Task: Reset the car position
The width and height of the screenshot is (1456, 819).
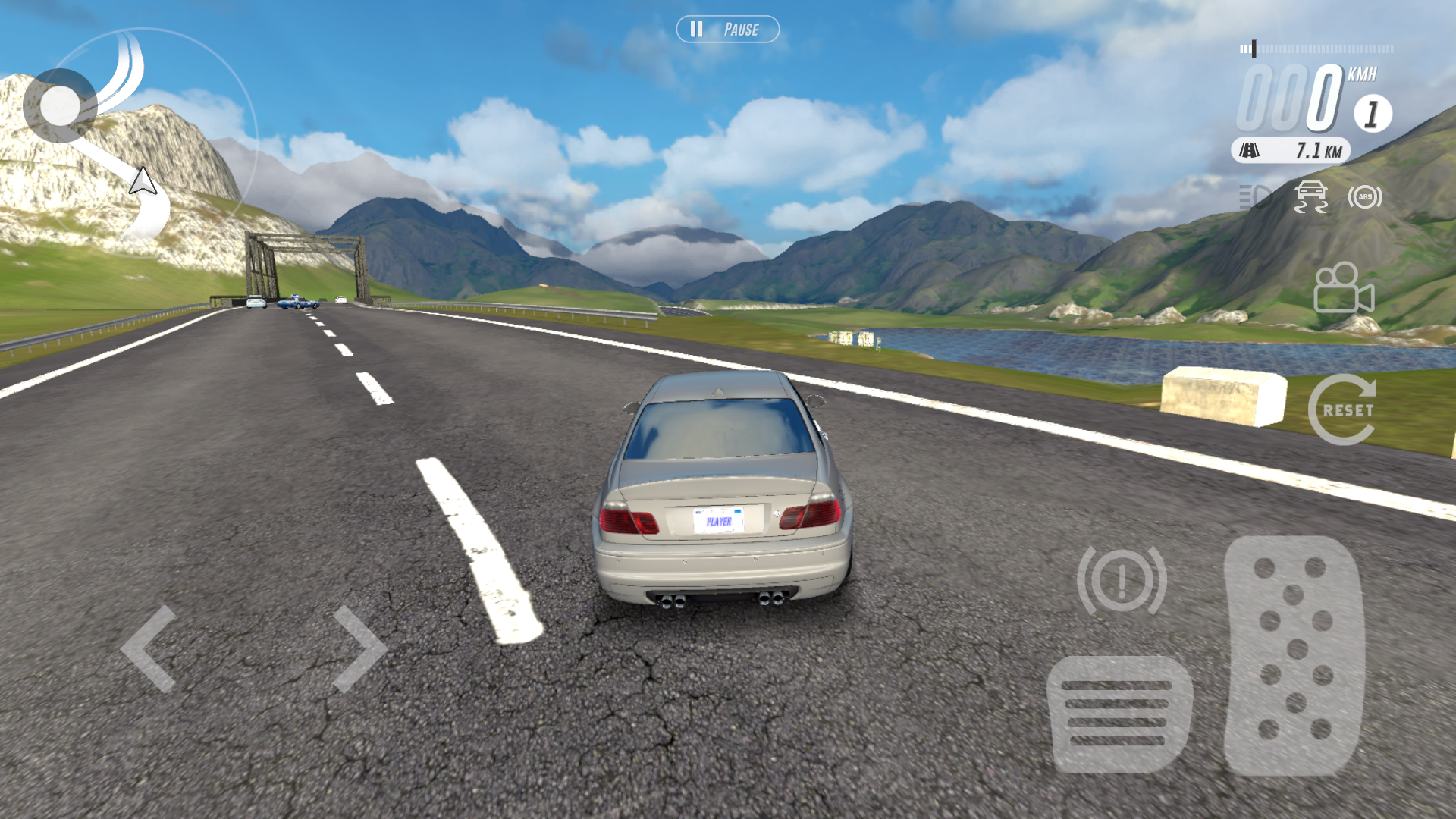Action: [x=1343, y=409]
